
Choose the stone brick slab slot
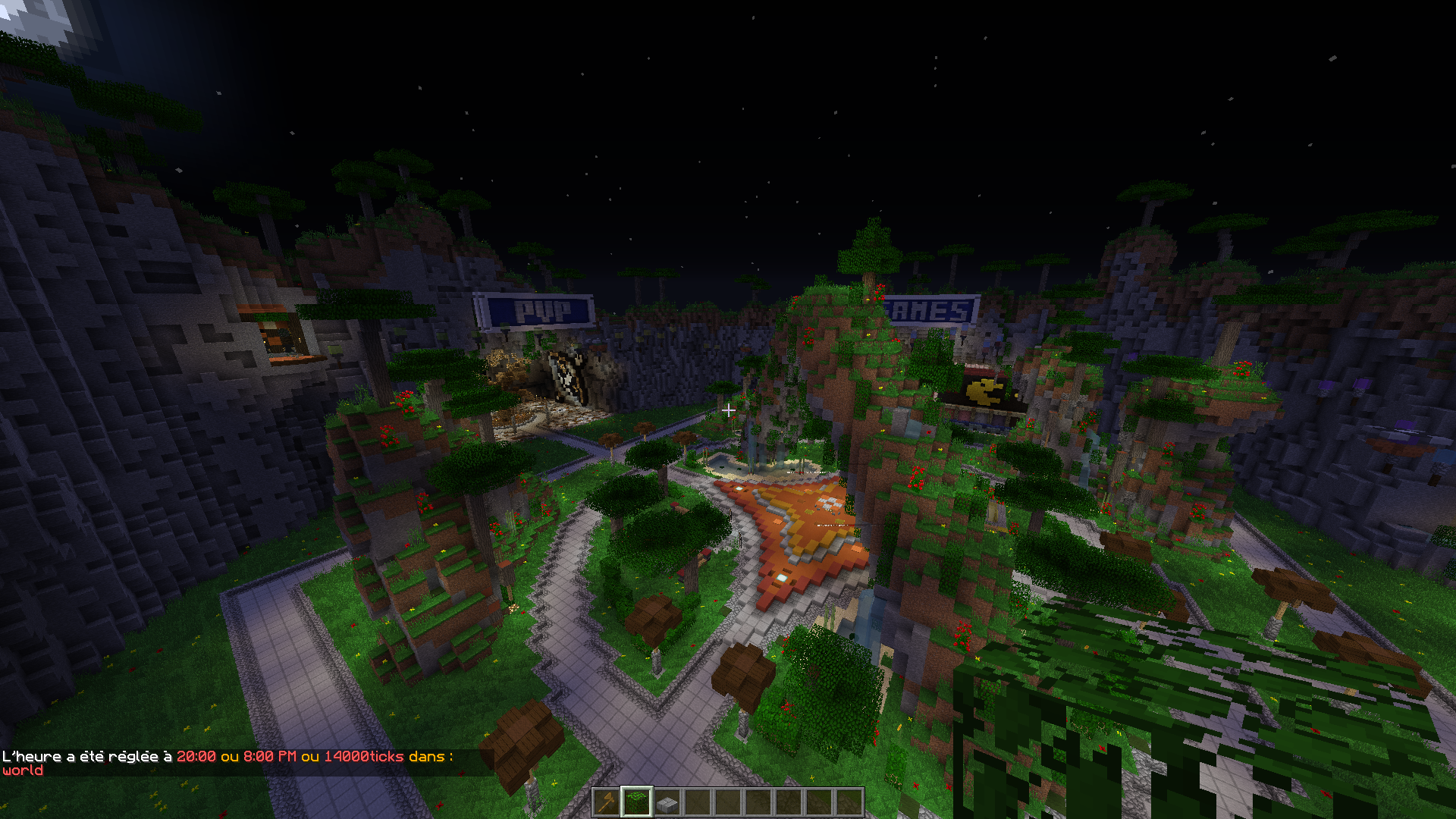pyautogui.click(x=667, y=802)
